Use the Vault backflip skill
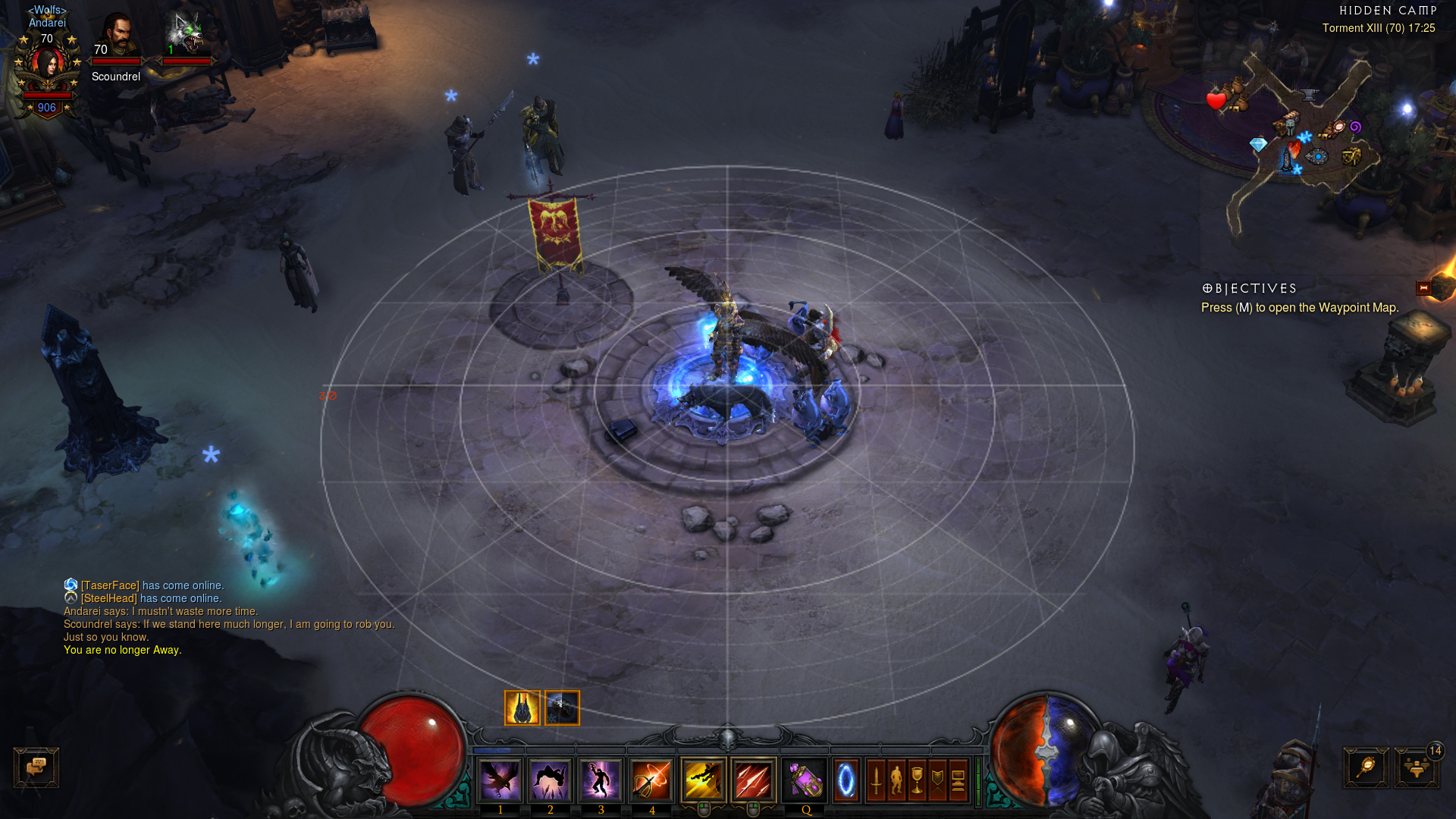The height and width of the screenshot is (819, 1456). [550, 780]
